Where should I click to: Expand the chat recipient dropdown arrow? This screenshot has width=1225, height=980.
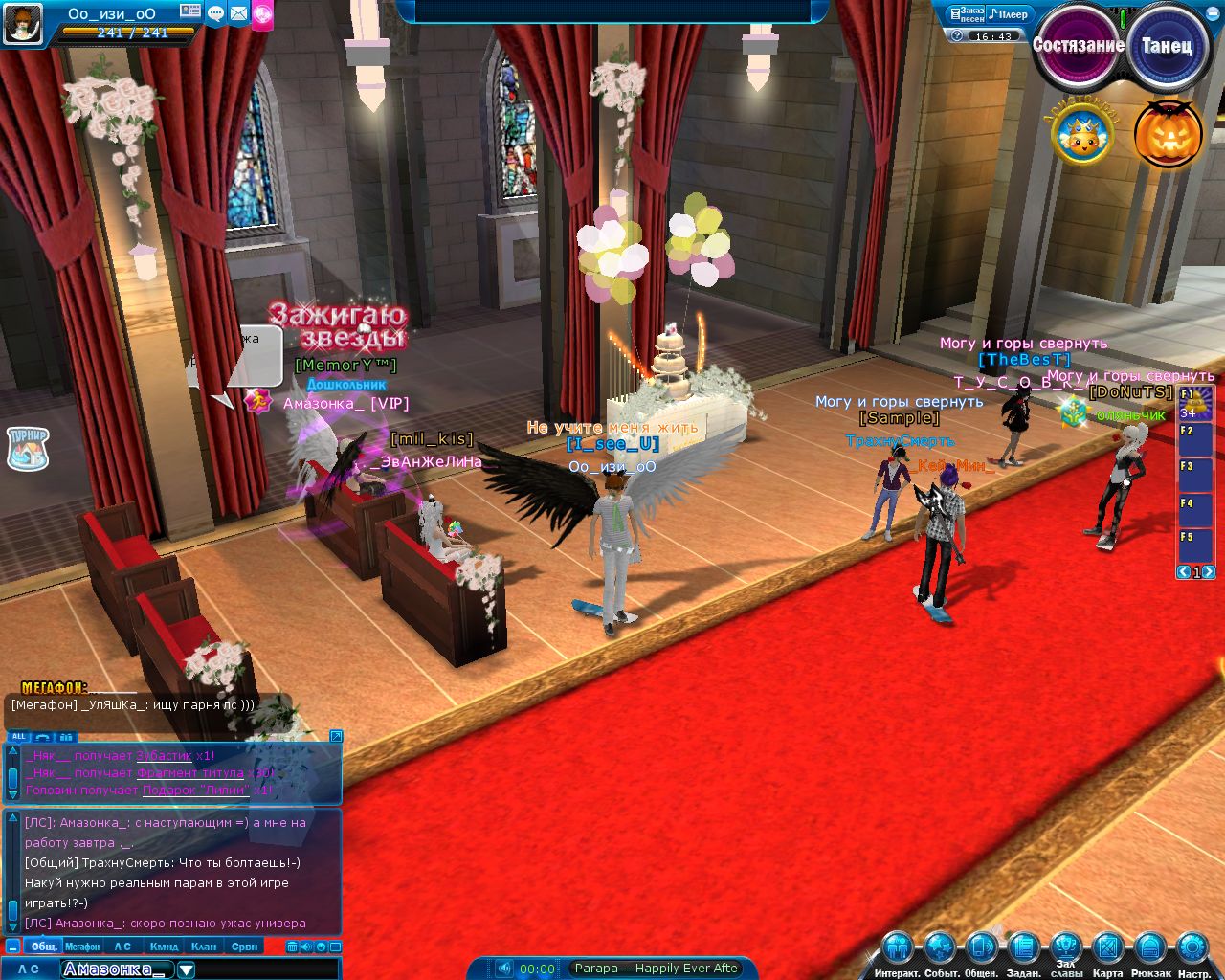187,969
